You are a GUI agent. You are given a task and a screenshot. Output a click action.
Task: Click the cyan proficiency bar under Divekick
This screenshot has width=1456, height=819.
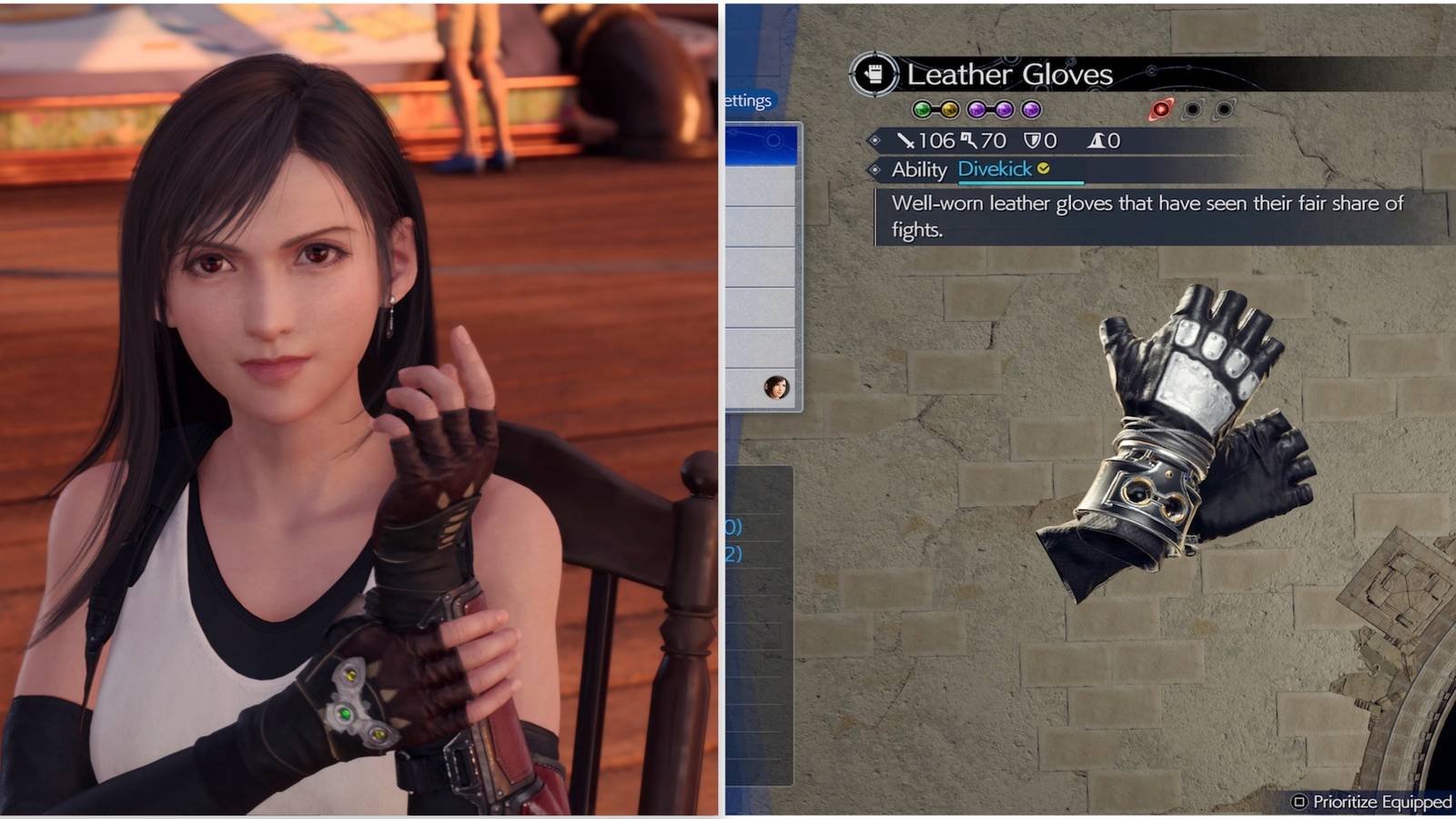[1020, 181]
